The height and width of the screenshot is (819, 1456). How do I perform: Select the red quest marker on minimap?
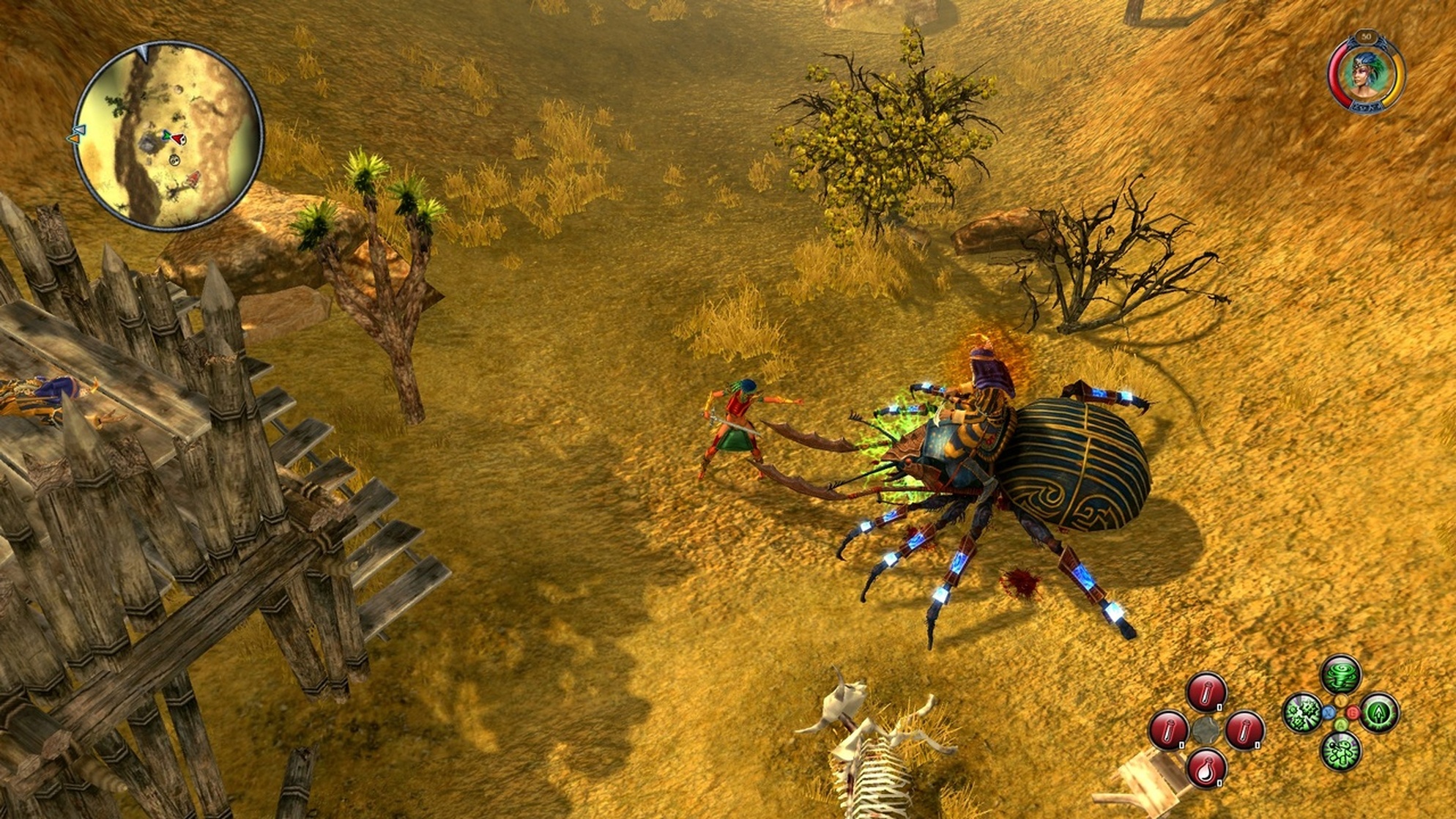point(193,179)
